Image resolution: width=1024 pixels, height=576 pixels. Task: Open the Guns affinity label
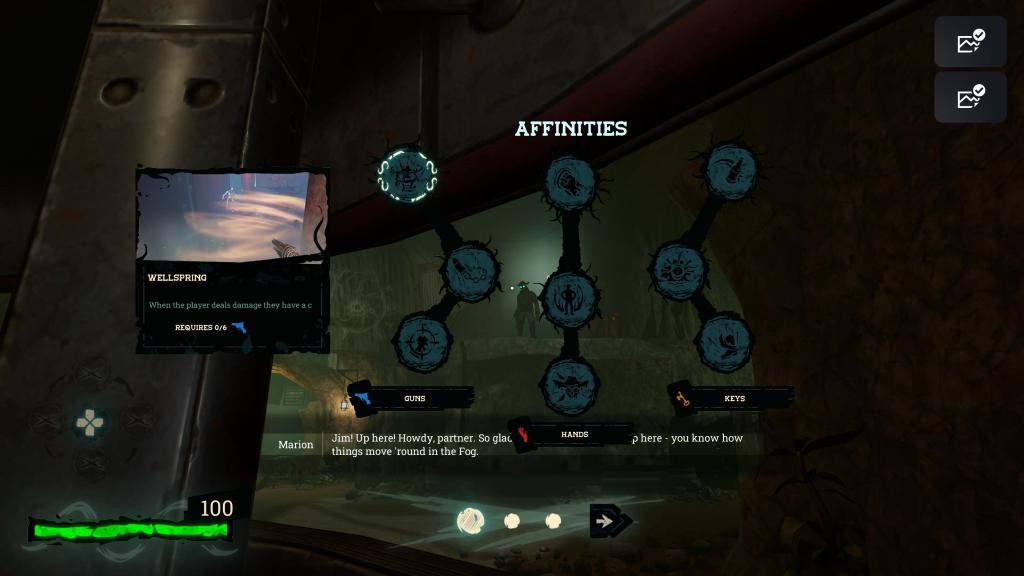point(413,398)
